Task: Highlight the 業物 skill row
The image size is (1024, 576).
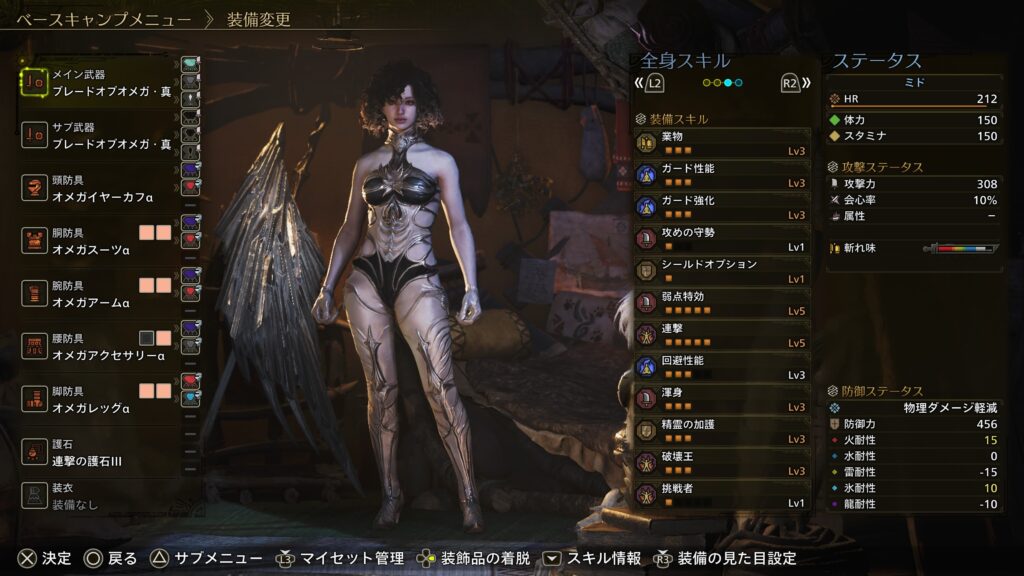Action: [722, 141]
